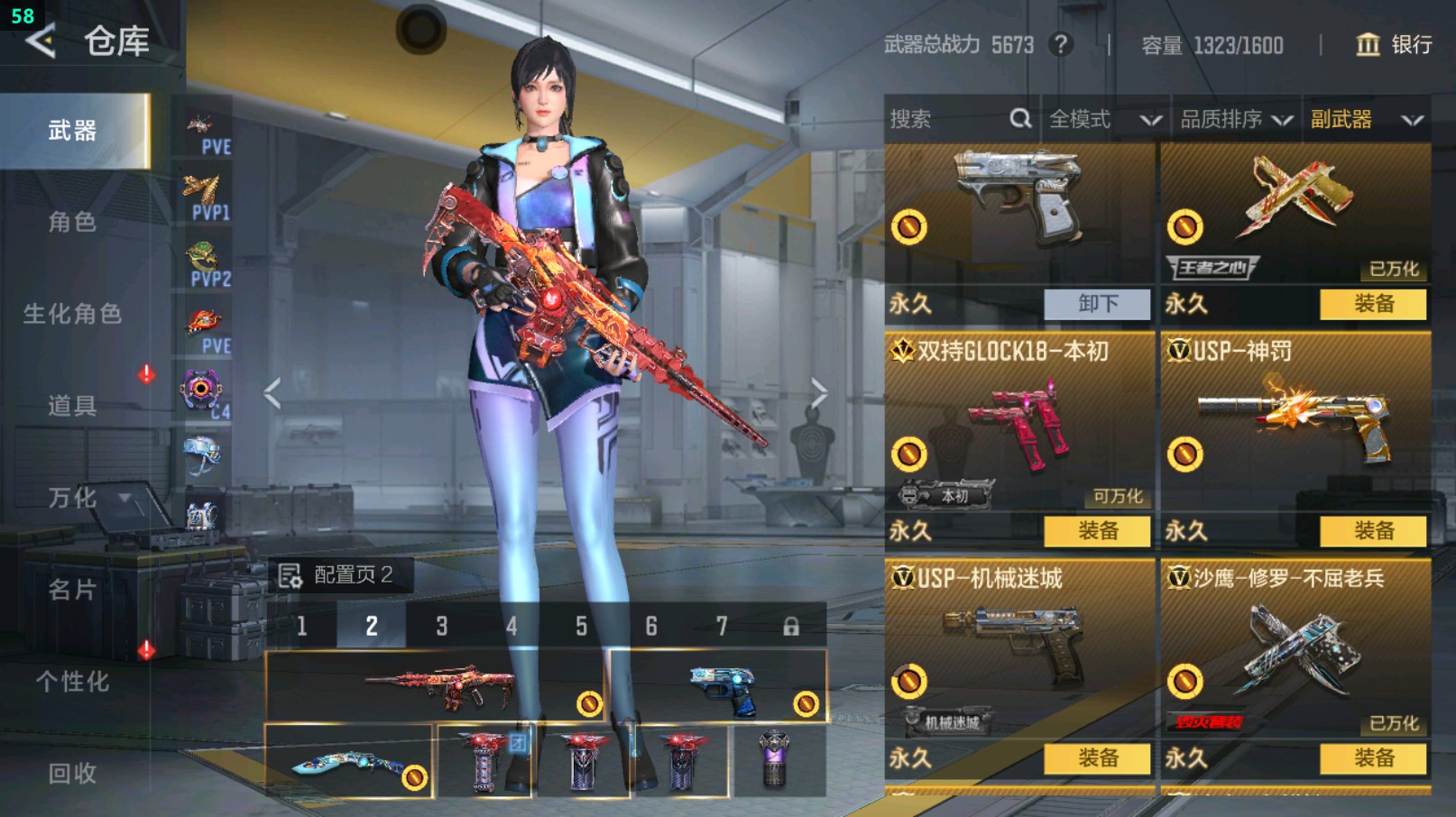Viewport: 1456px width, 817px height.
Task: Select the 道具 tab
Action: coord(72,406)
